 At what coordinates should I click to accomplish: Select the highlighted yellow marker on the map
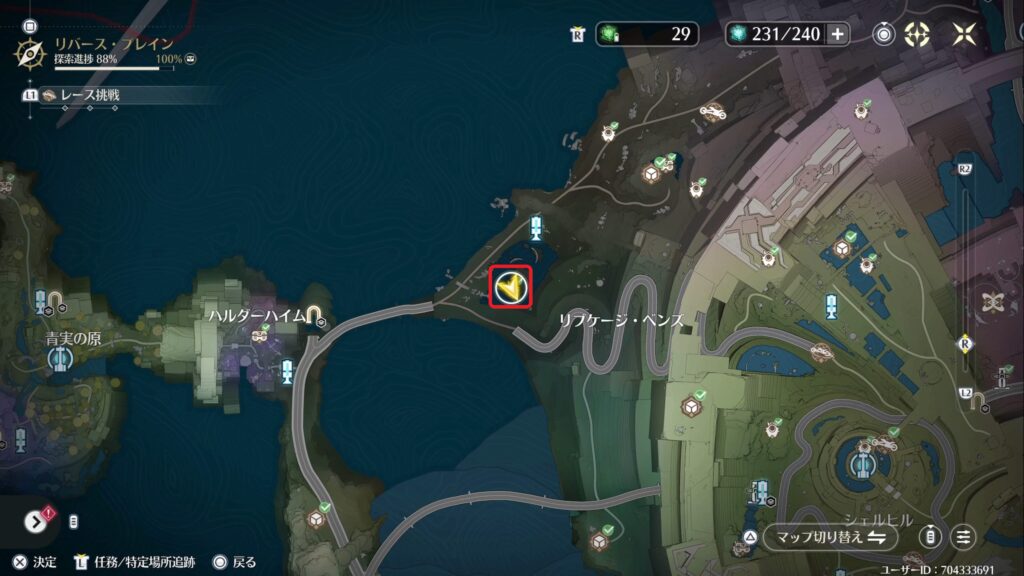[x=511, y=288]
